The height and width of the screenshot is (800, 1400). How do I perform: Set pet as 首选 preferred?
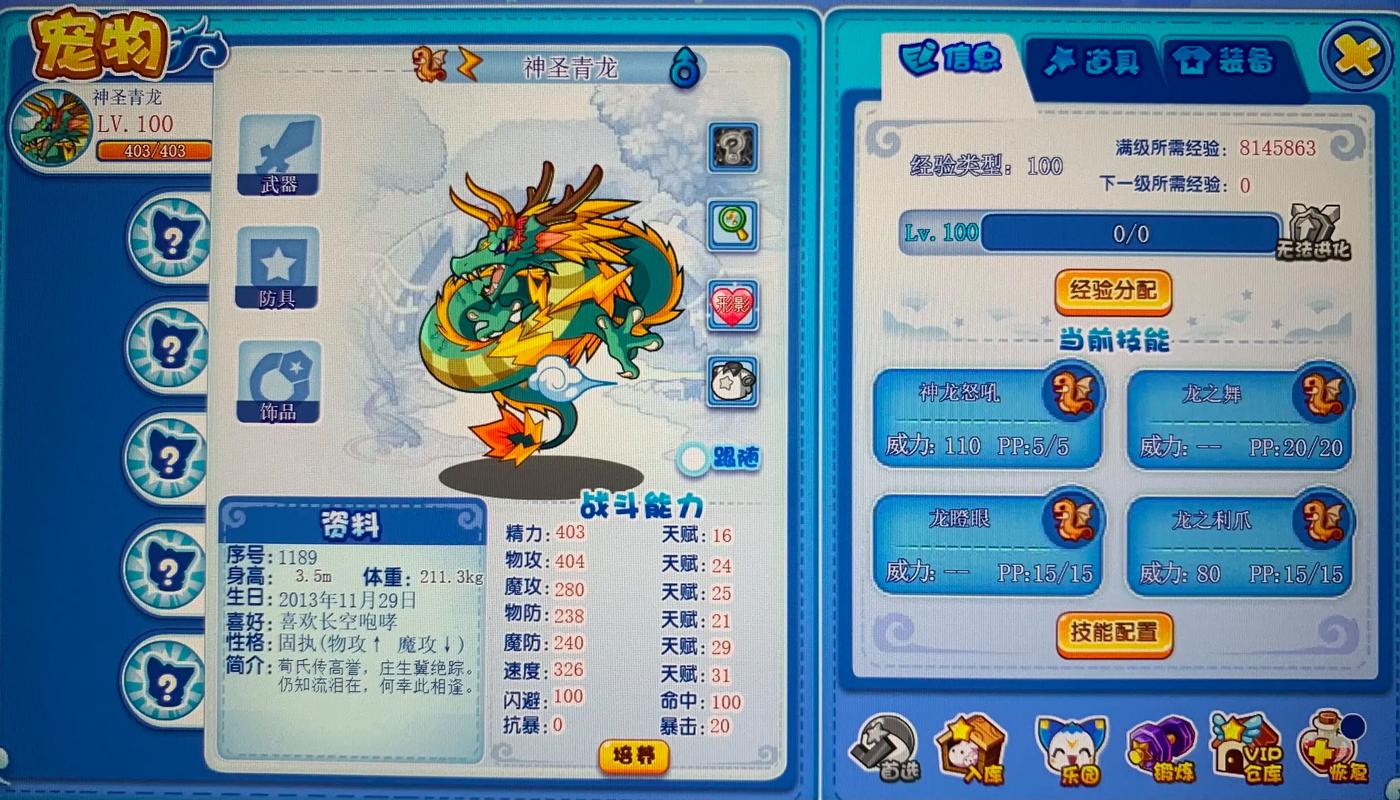[884, 745]
